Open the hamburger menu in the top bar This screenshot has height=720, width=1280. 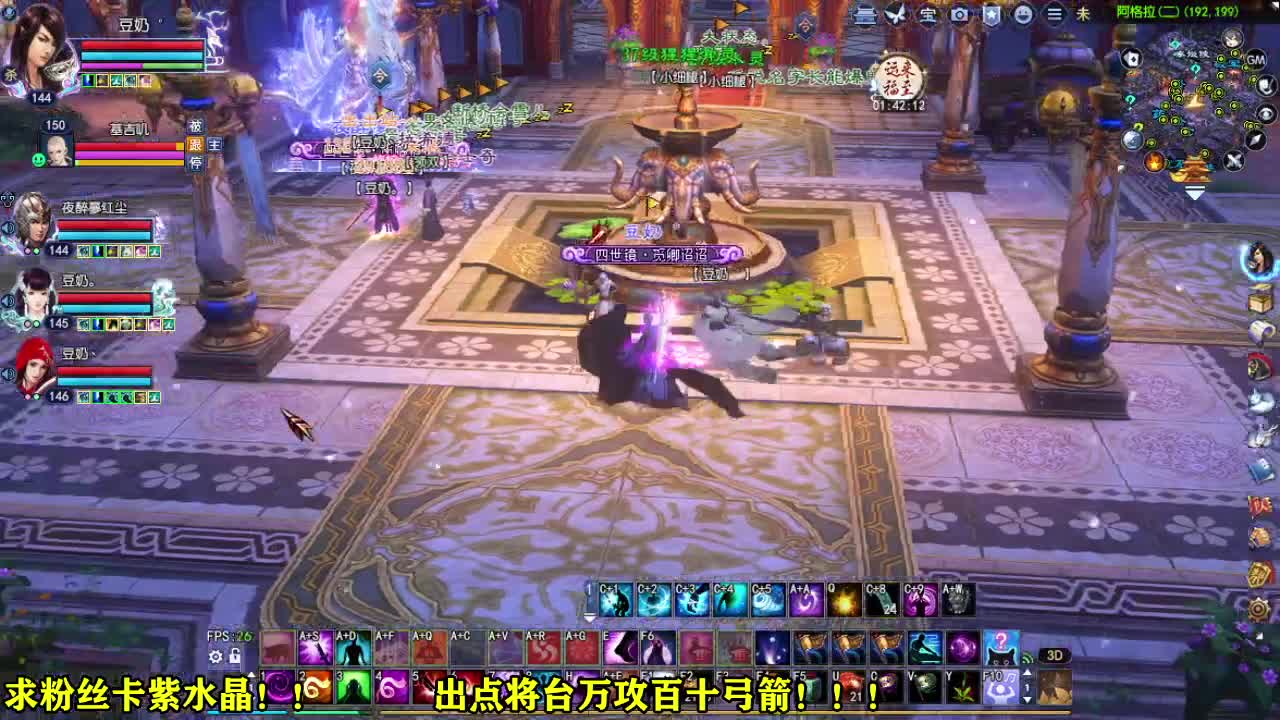pyautogui.click(x=1054, y=13)
